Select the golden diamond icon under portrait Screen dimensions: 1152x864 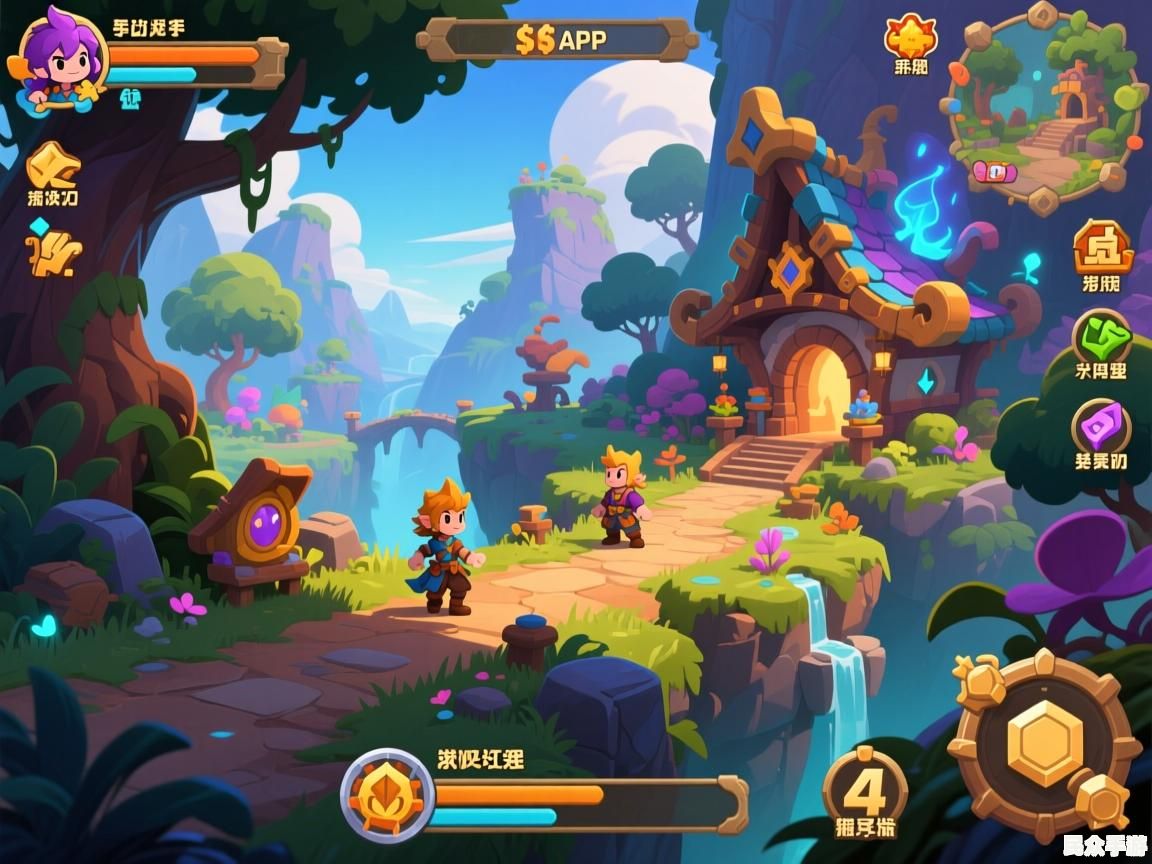tap(52, 164)
